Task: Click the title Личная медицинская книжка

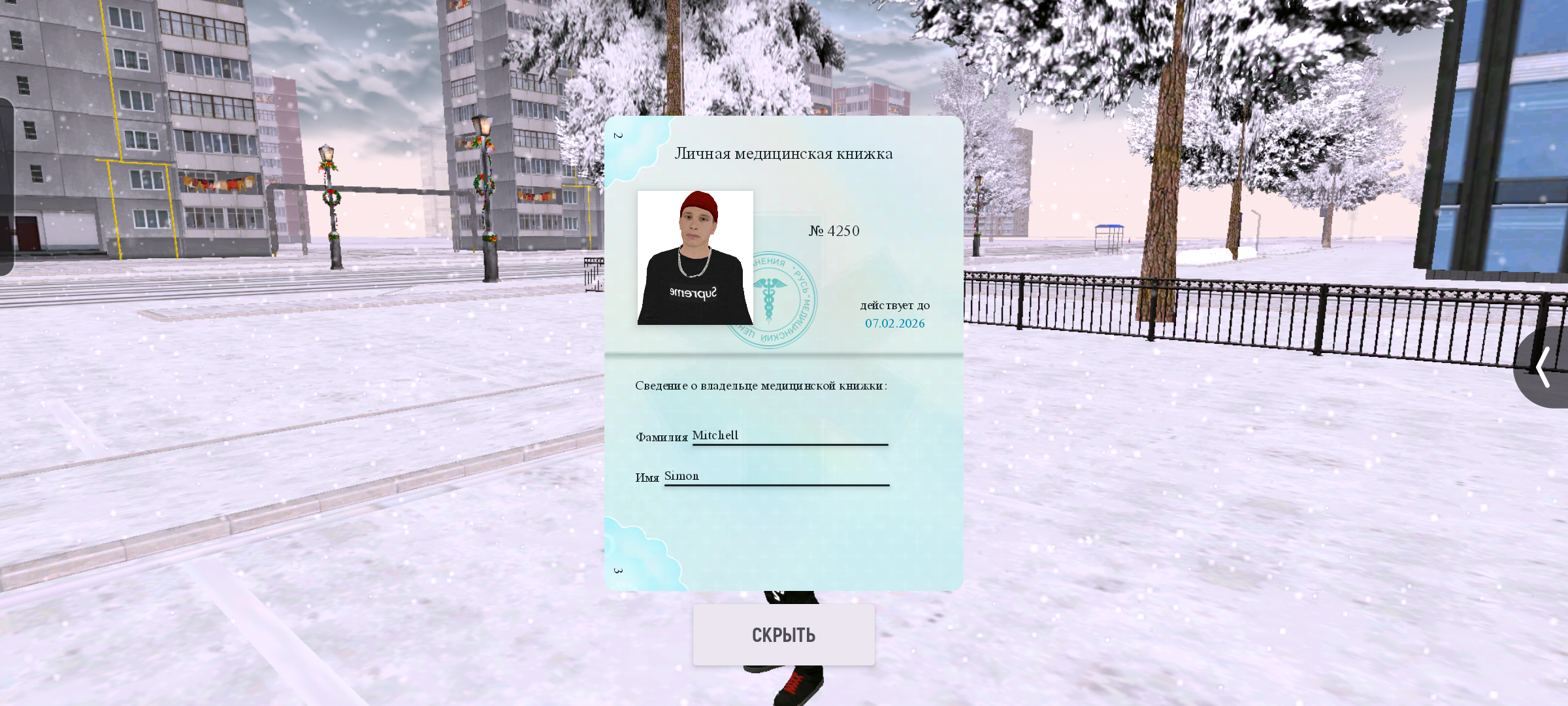Action: [784, 154]
